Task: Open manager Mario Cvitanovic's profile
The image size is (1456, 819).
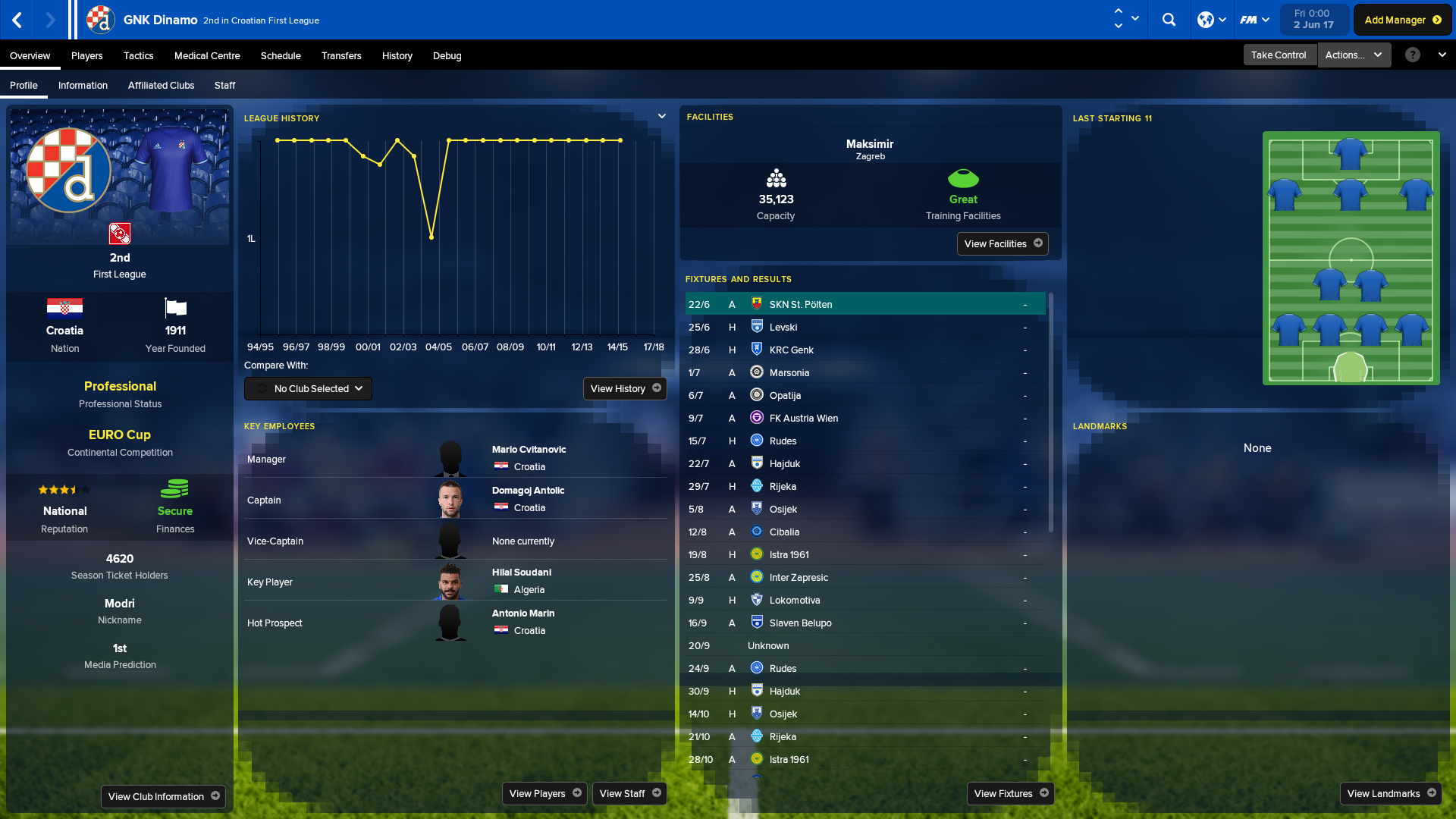Action: 529,449
